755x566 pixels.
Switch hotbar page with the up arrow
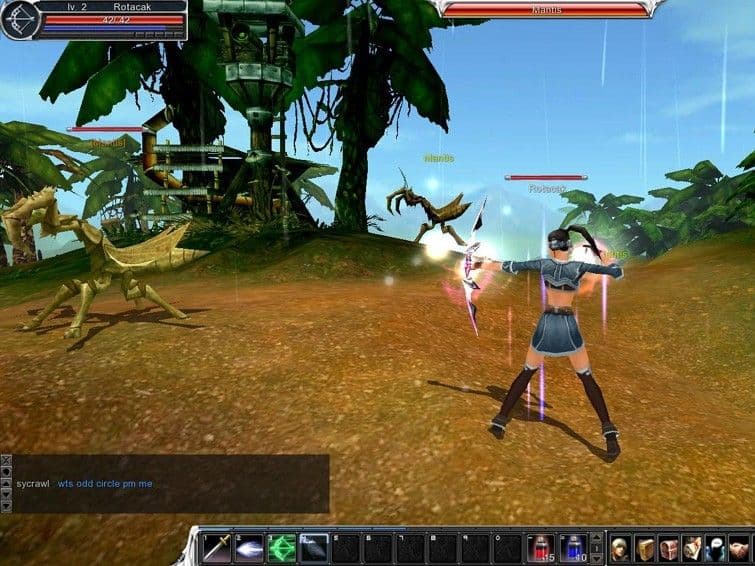pos(597,537)
